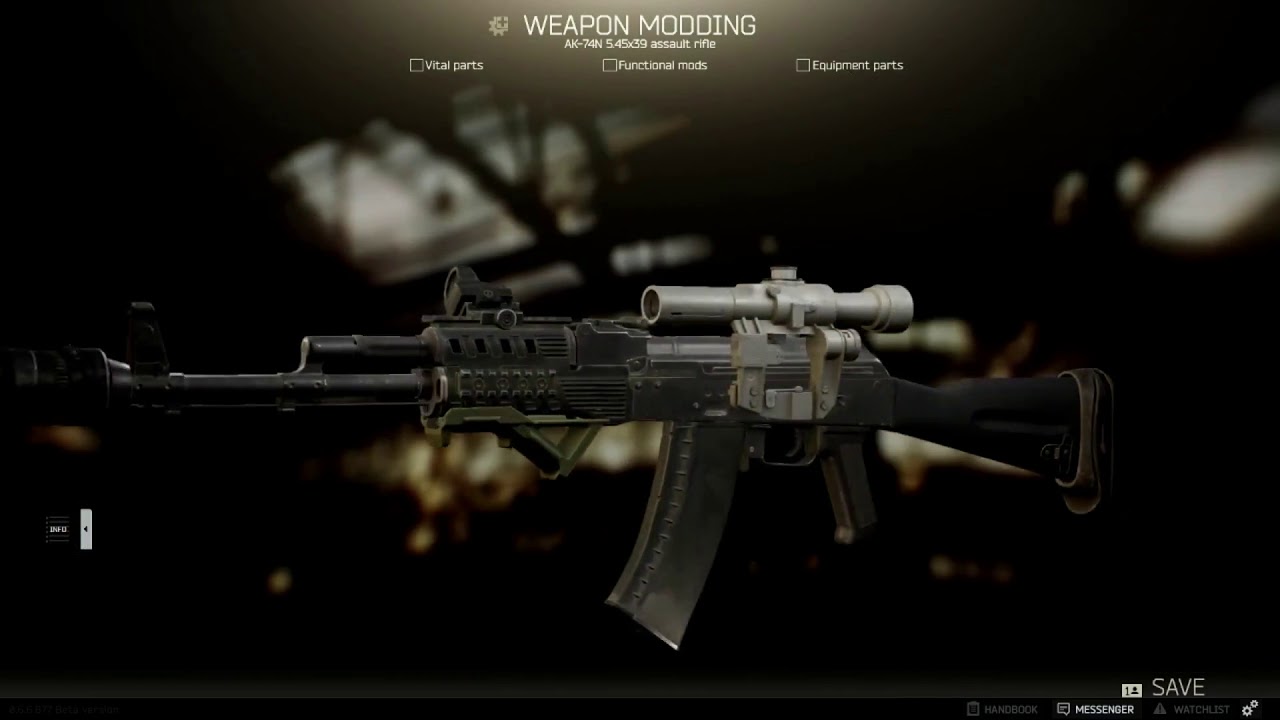Check the Equipment parts option
The width and height of the screenshot is (1280, 720).
pyautogui.click(x=803, y=65)
